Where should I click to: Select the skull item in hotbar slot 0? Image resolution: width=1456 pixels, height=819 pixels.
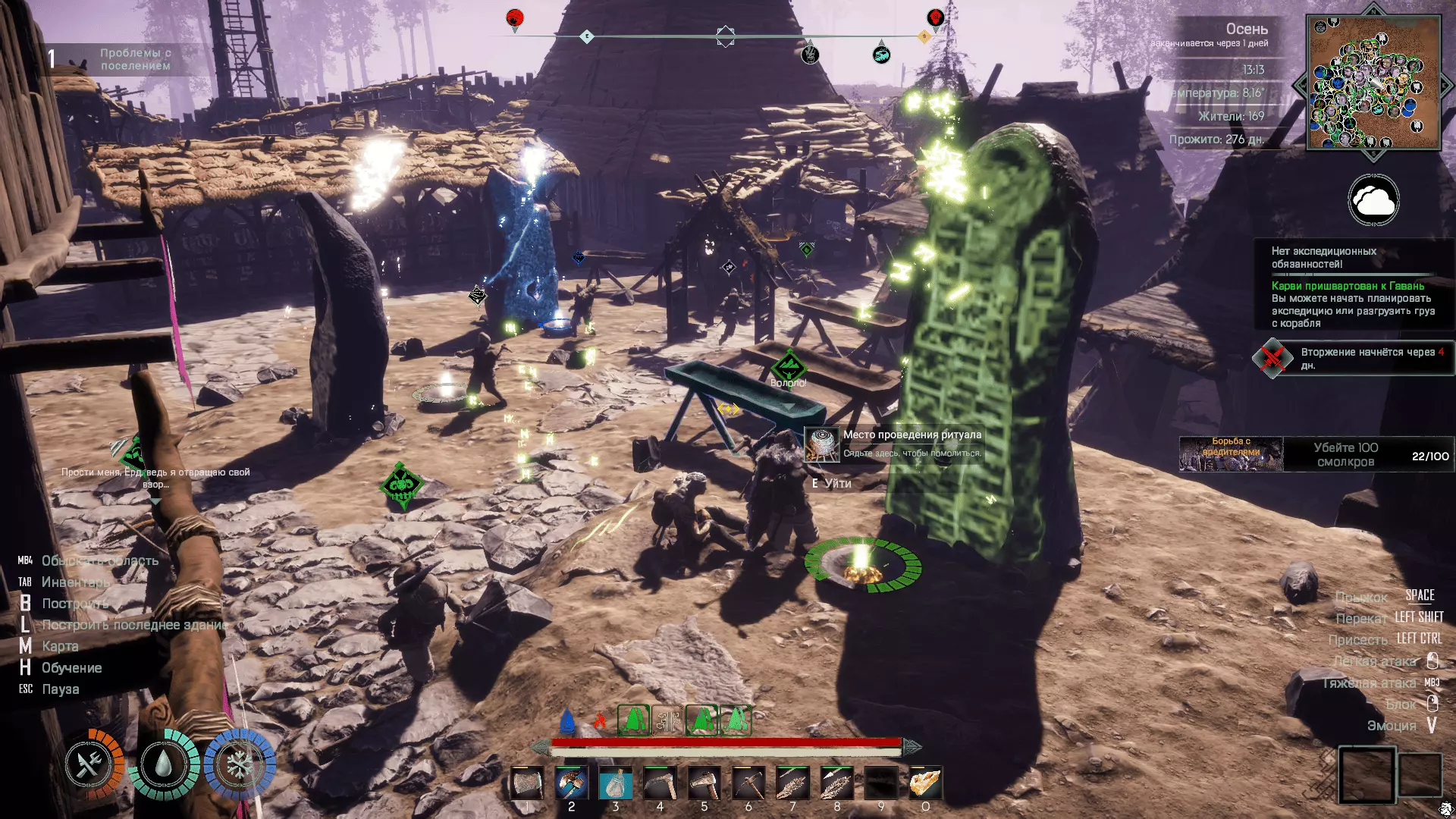925,783
